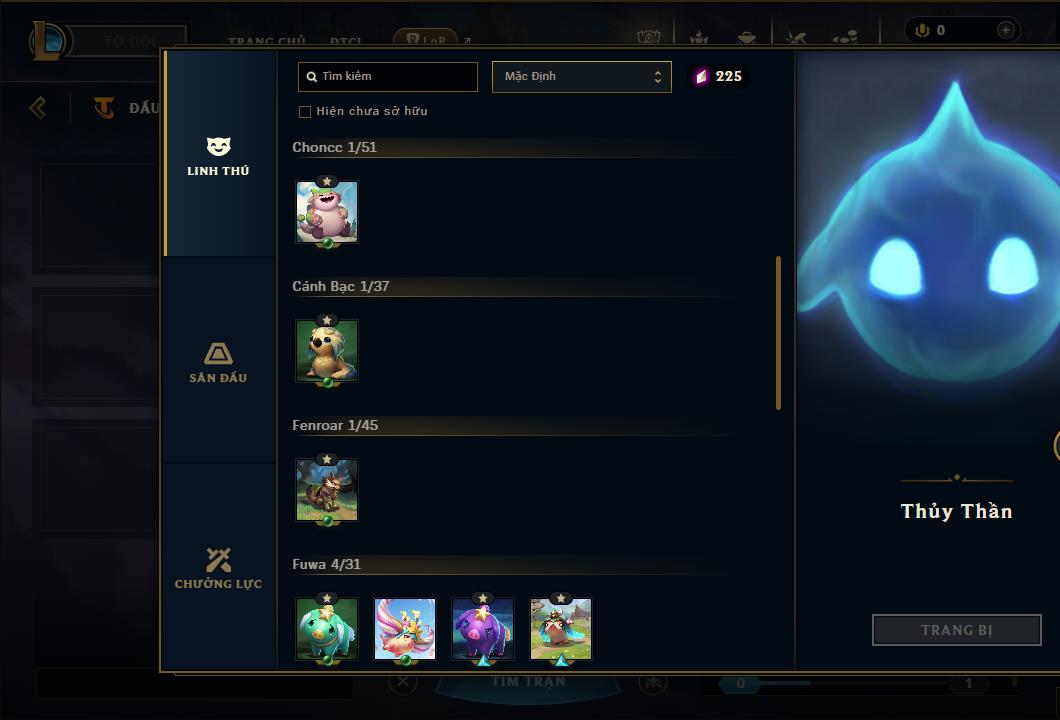The width and height of the screenshot is (1060, 720).
Task: Pick the Fenroar little legend thumbnail
Action: click(327, 490)
